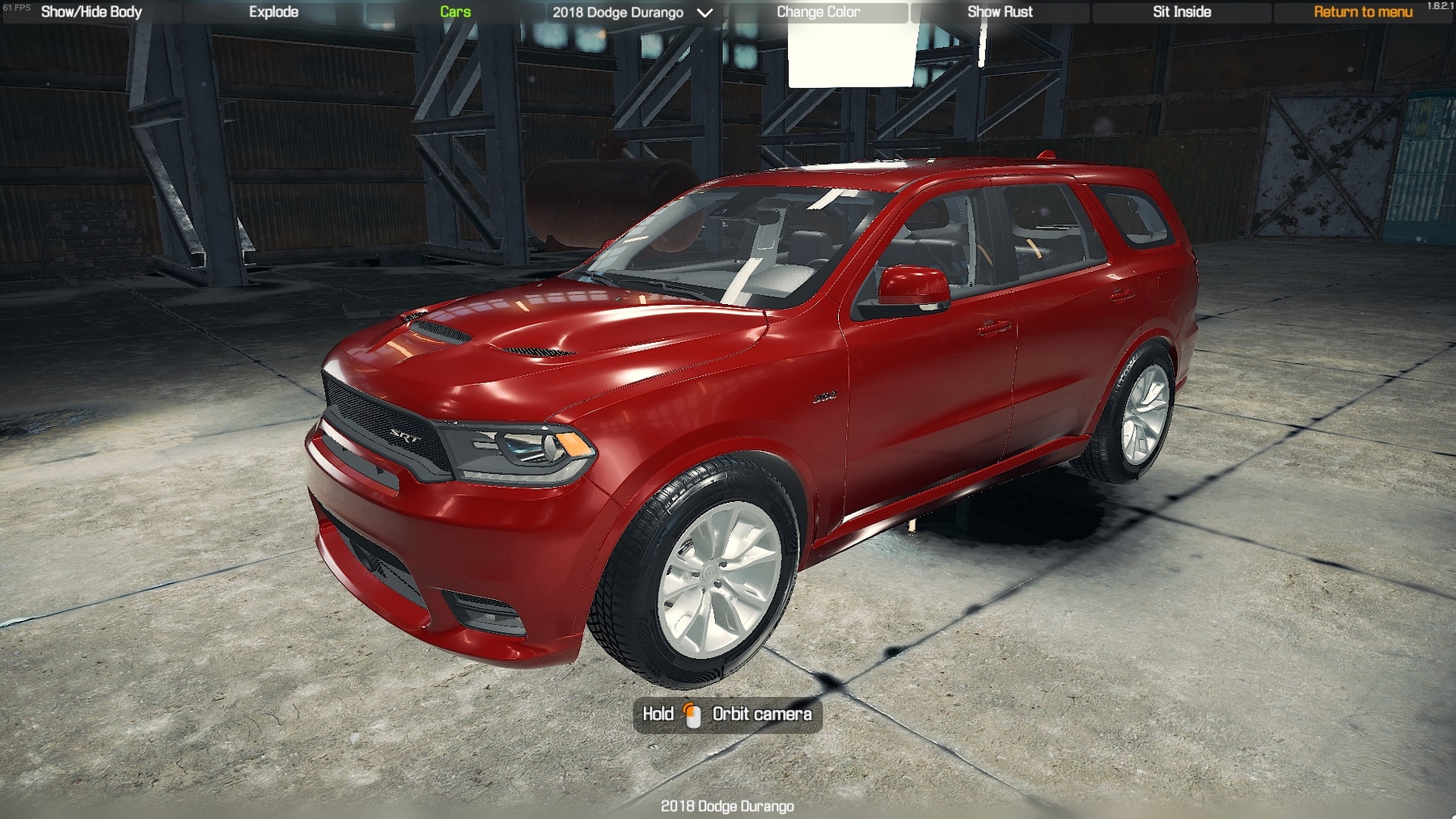Image resolution: width=1456 pixels, height=819 pixels.
Task: Click the bottom 2018 Dodge Durango label
Action: click(727, 806)
